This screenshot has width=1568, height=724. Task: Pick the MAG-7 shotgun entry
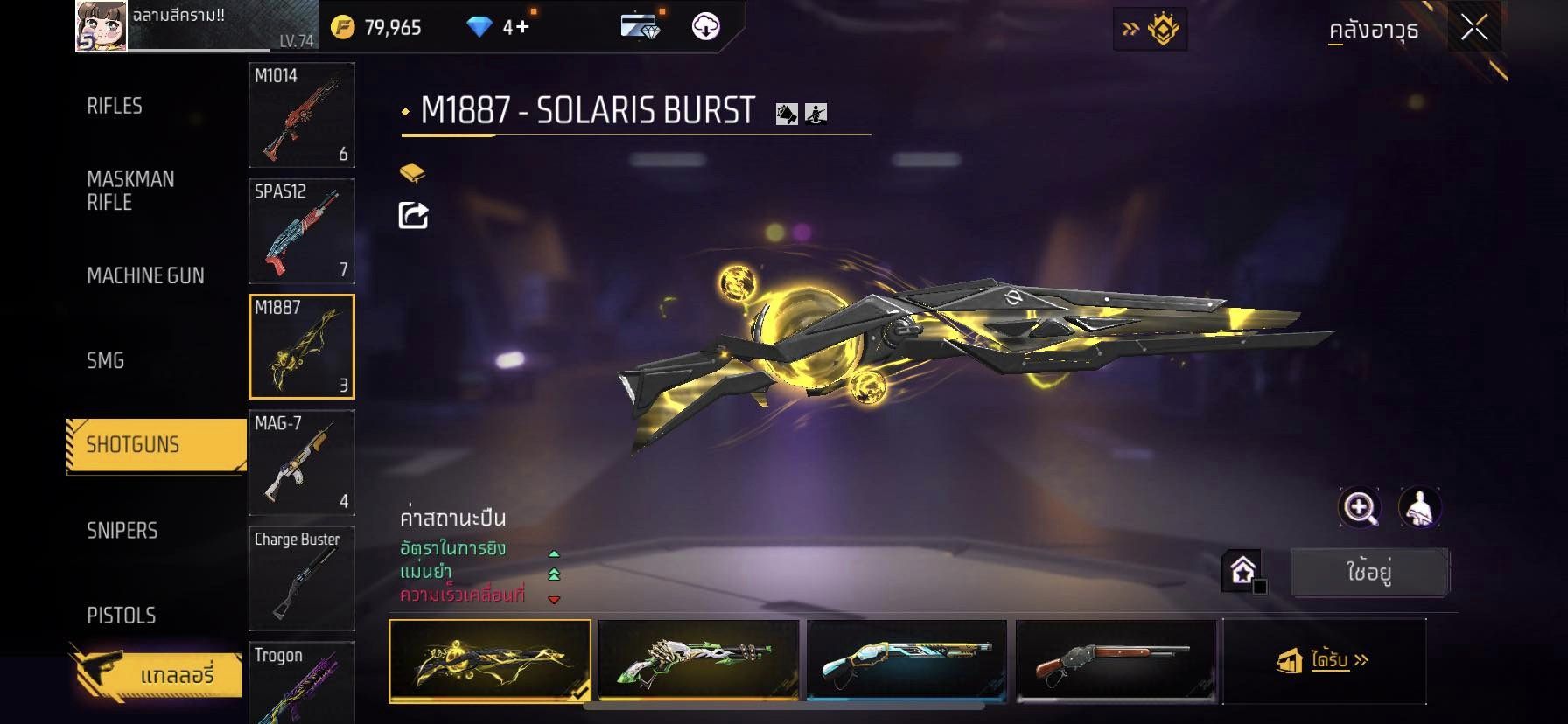point(302,462)
